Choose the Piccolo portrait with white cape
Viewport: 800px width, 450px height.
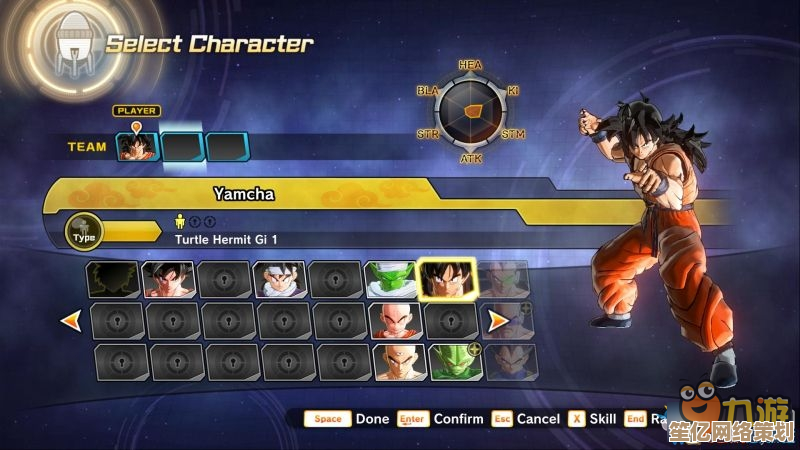point(390,280)
